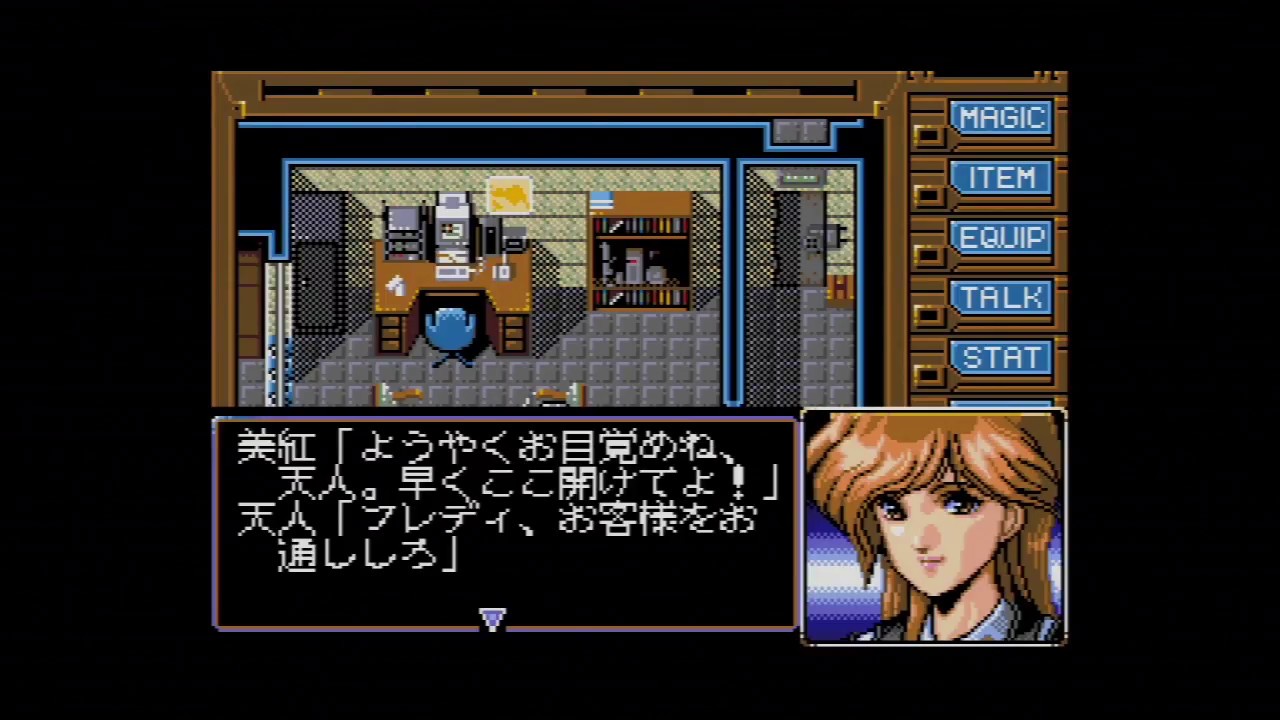Click the yellow poster on the wall
This screenshot has height=720, width=1280.
509,196
